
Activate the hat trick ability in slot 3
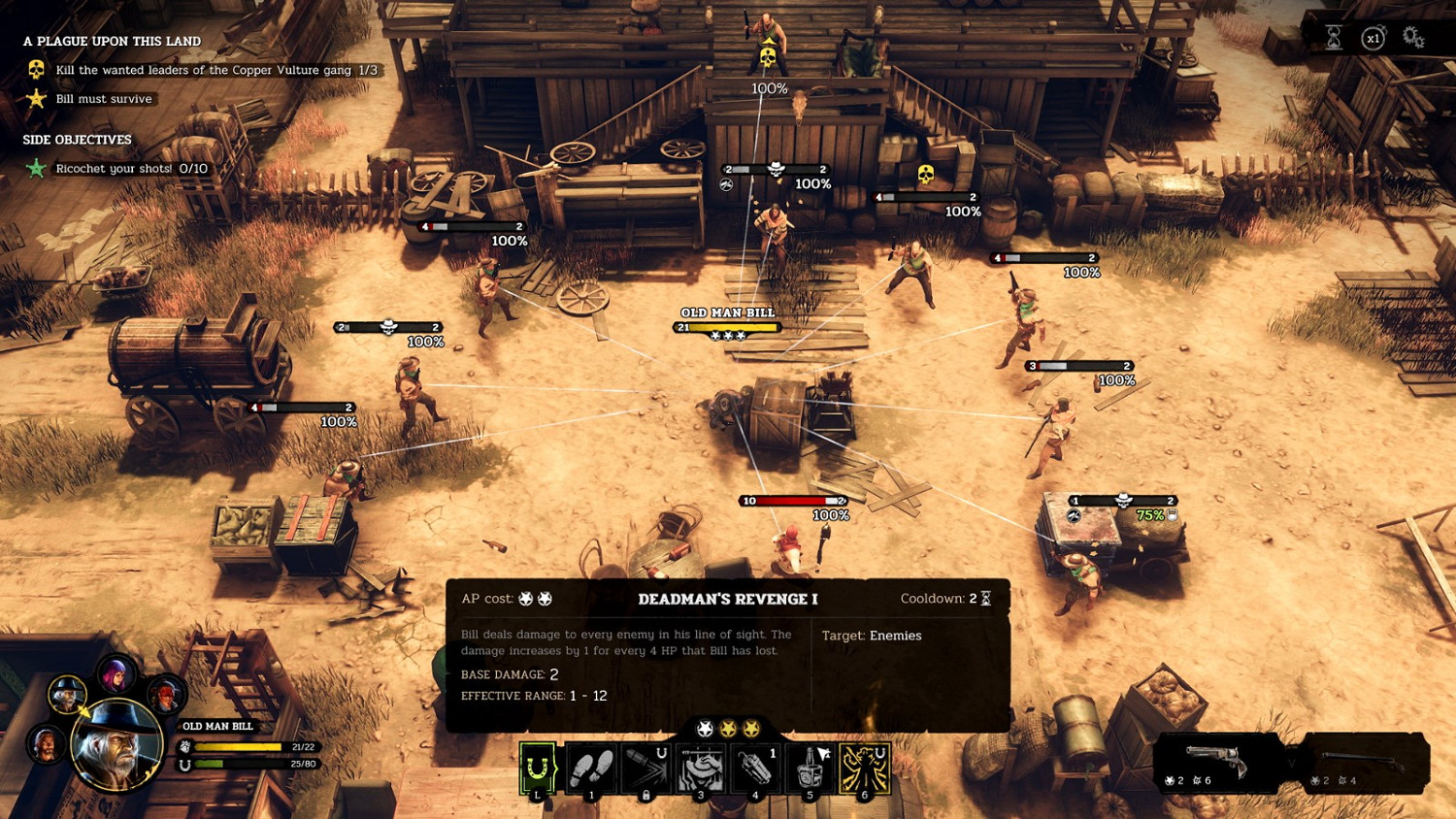701,767
